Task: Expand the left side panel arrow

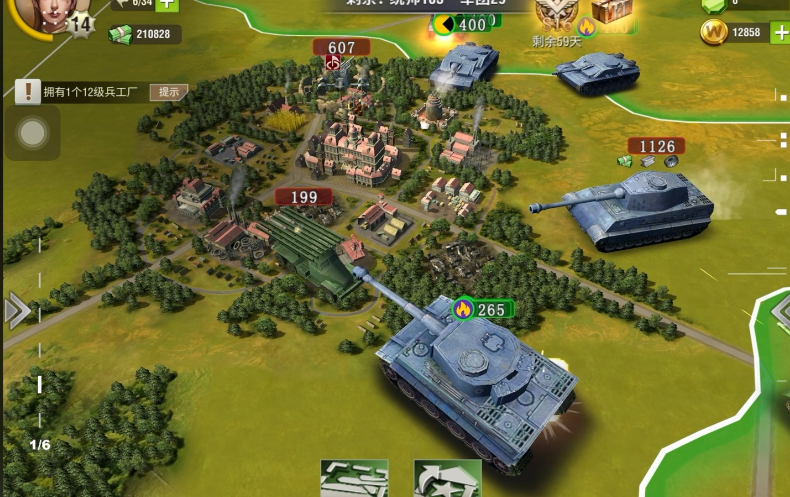Action: pyautogui.click(x=15, y=312)
